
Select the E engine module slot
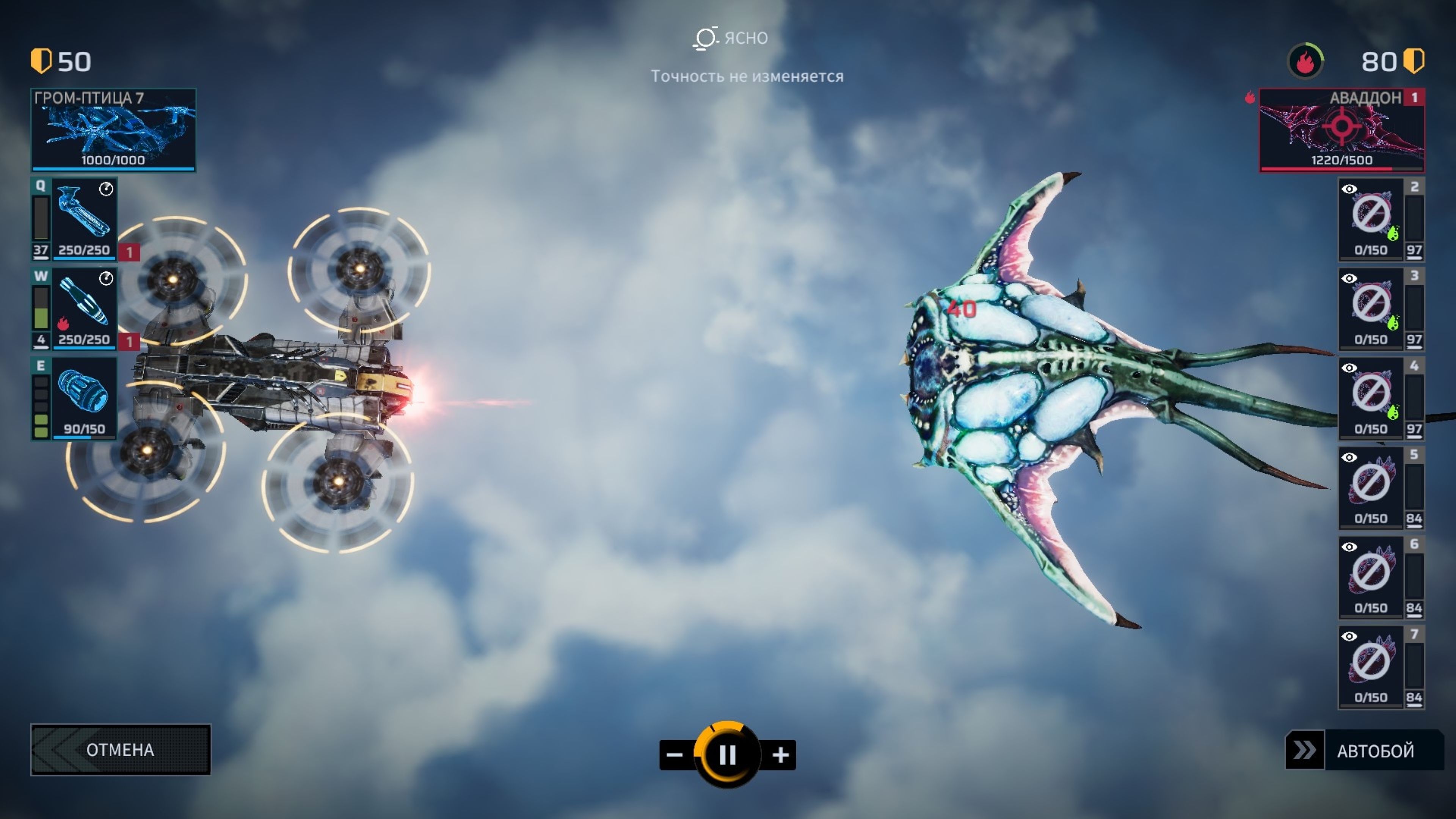point(84,398)
